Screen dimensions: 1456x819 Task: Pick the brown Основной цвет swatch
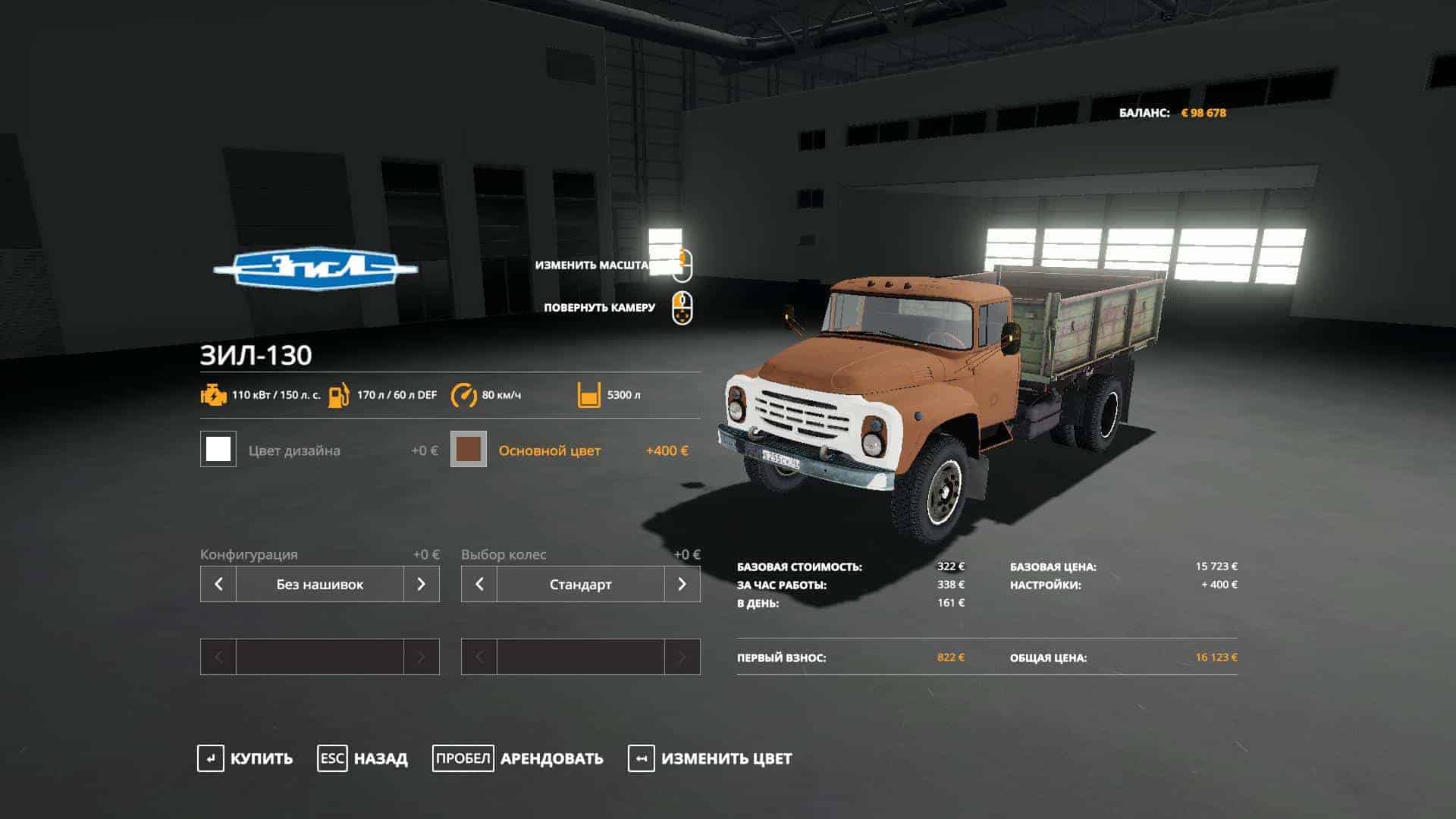[469, 450]
